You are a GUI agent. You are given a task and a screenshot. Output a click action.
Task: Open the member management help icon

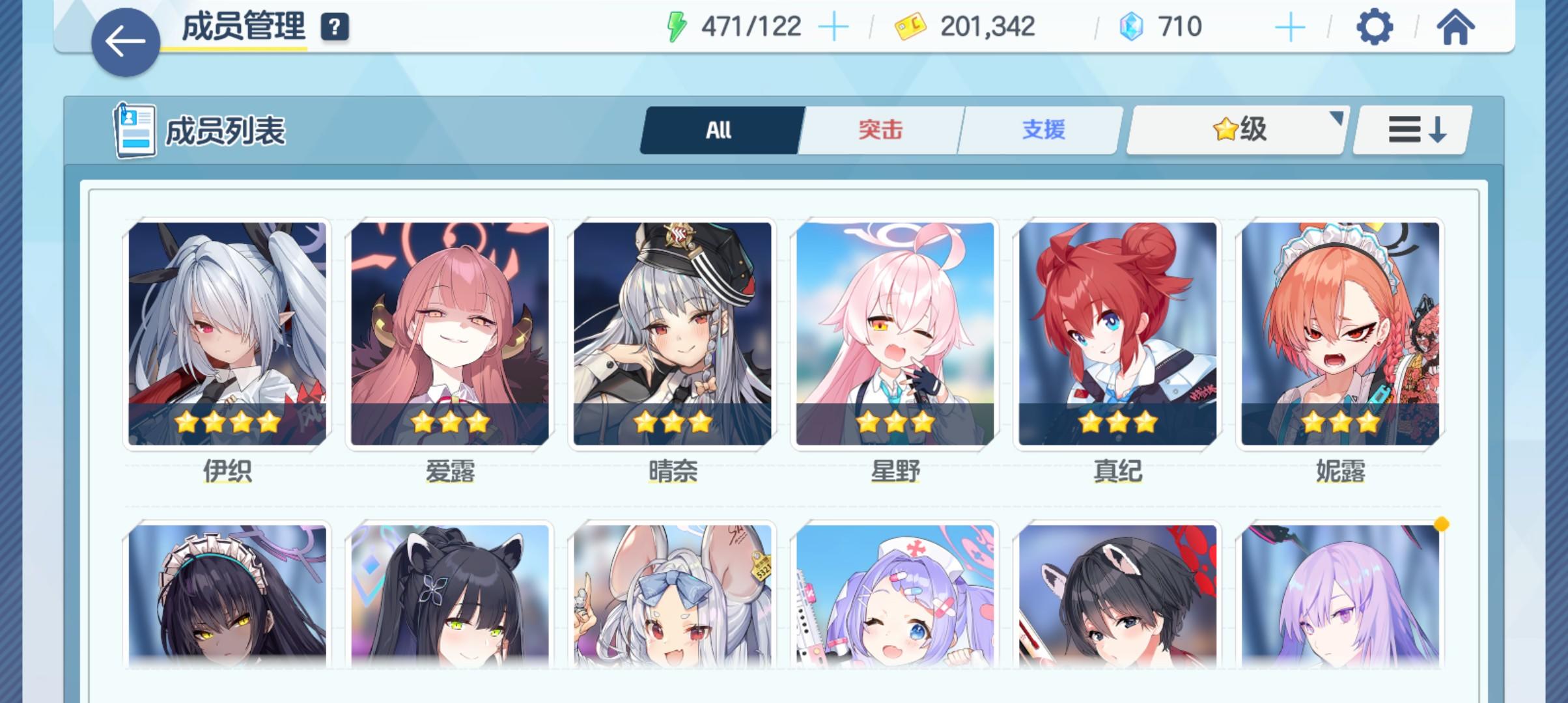(x=334, y=29)
